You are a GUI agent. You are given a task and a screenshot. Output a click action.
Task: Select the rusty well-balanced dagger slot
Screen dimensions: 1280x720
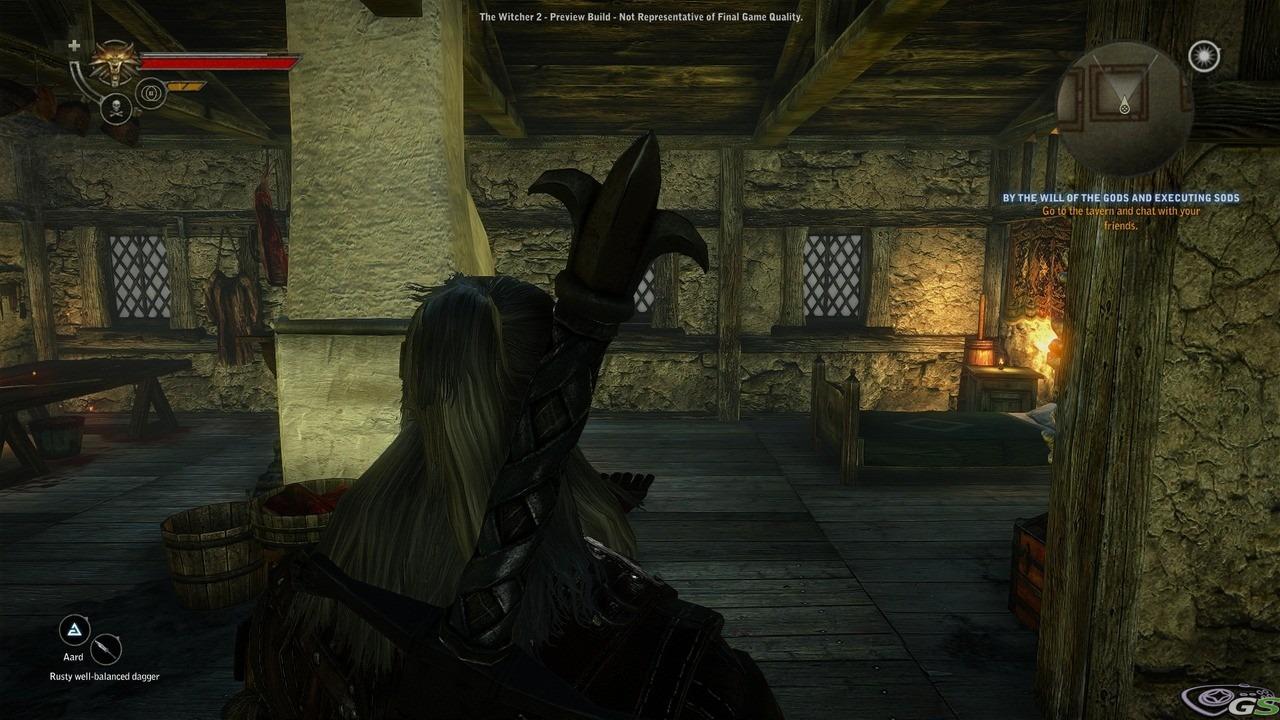pos(106,650)
